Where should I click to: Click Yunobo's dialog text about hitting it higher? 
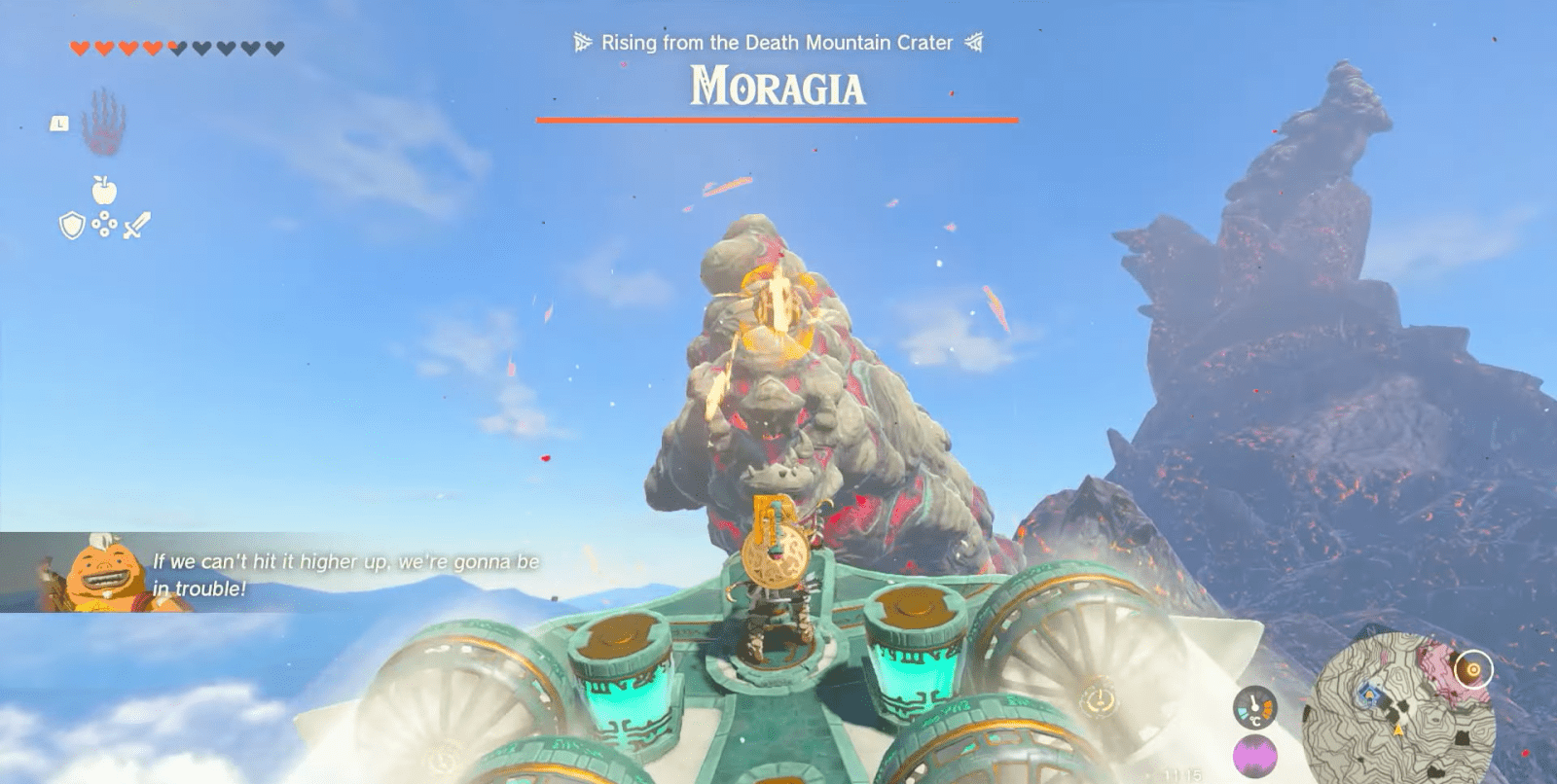click(x=346, y=573)
